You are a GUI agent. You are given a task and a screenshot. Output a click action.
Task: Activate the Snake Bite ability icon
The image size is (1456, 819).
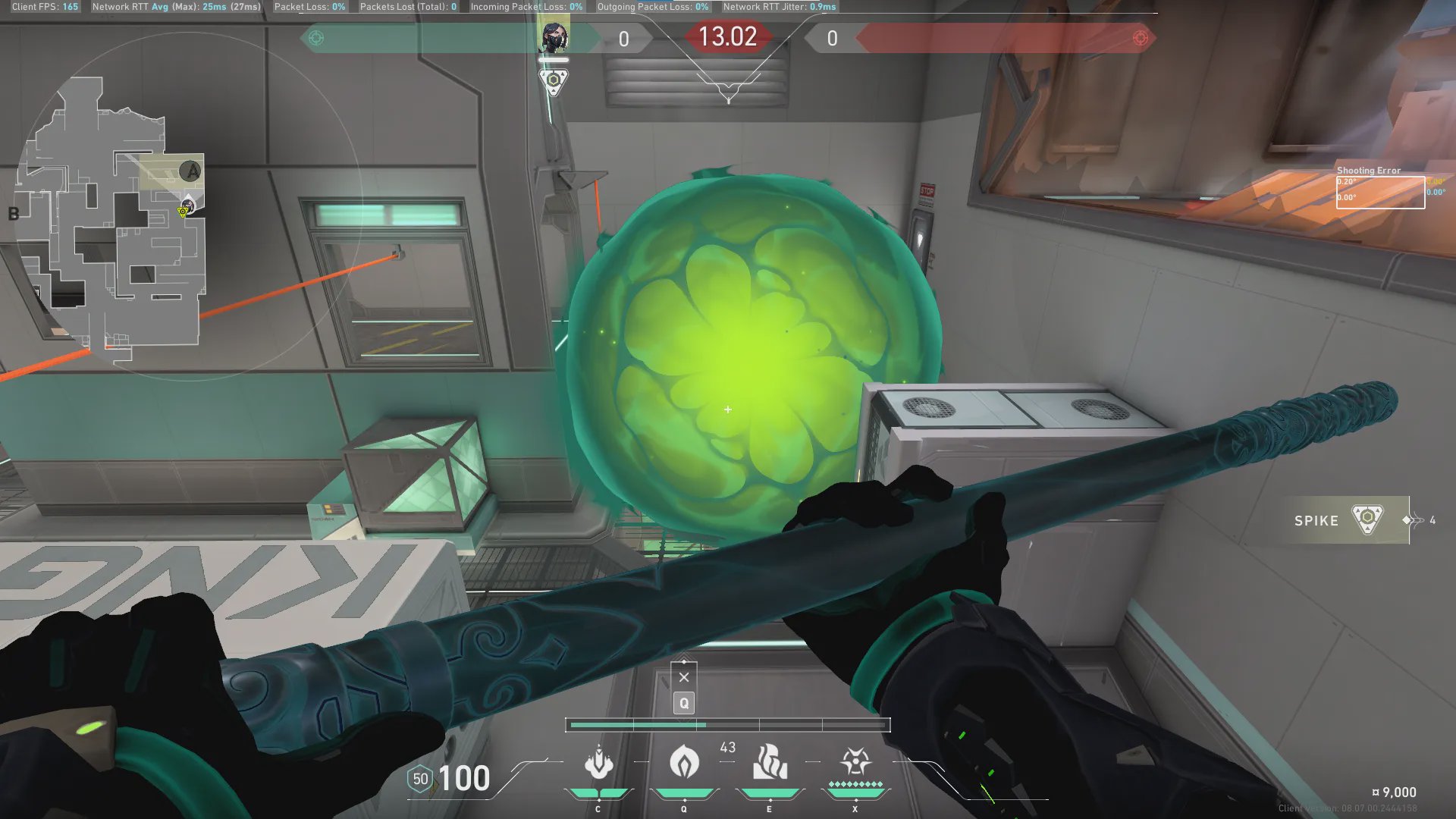coord(598,763)
